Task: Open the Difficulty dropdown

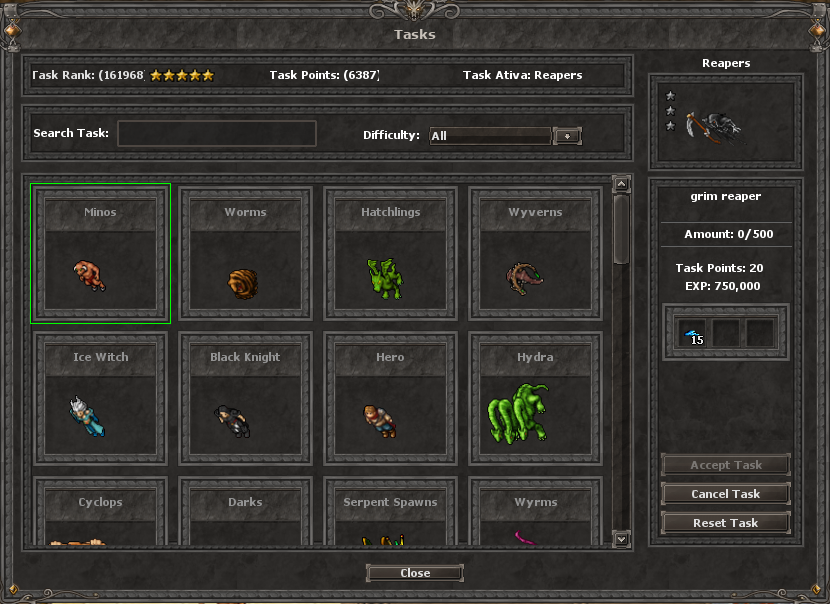Action: (x=567, y=135)
